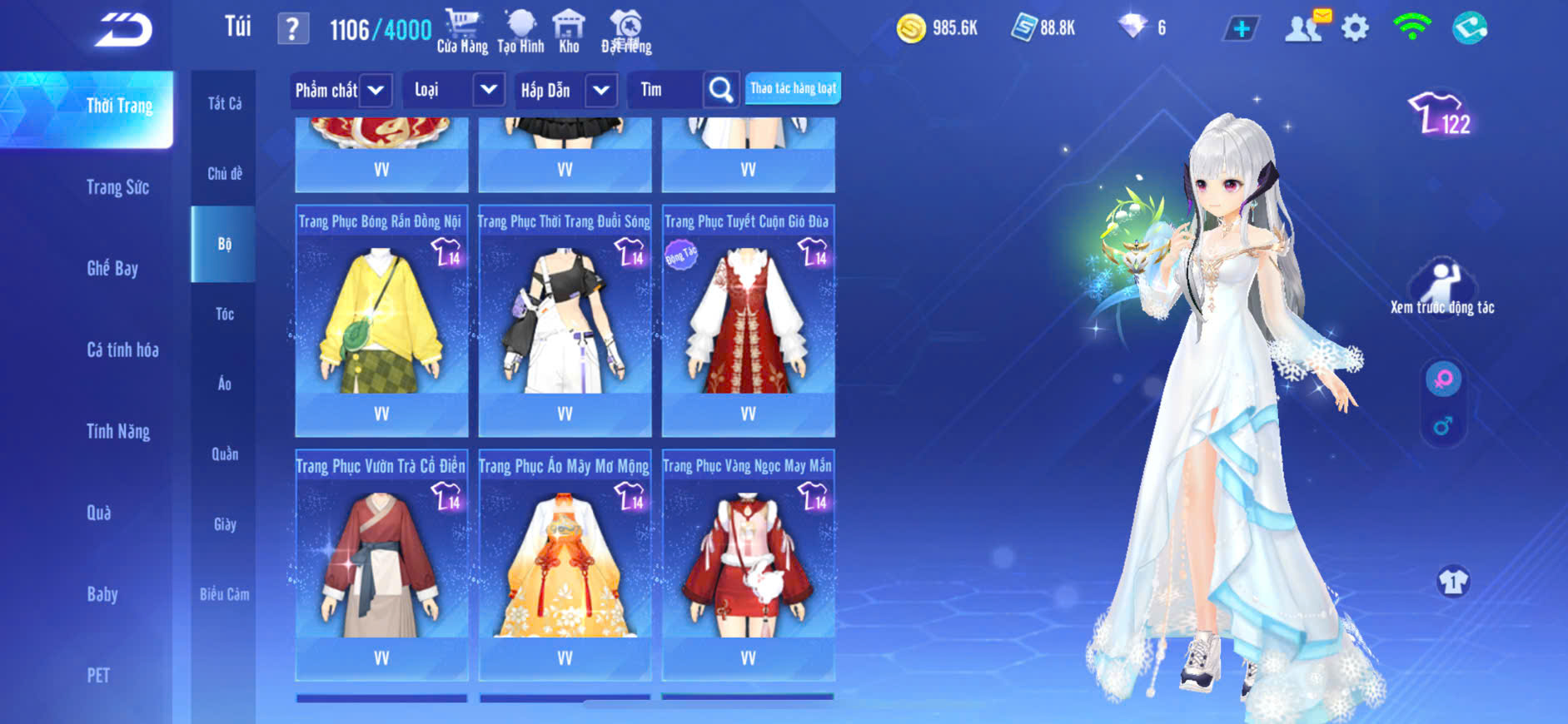The width and height of the screenshot is (1568, 724).
Task: Switch to the Ghế Bay tab
Action: [112, 268]
